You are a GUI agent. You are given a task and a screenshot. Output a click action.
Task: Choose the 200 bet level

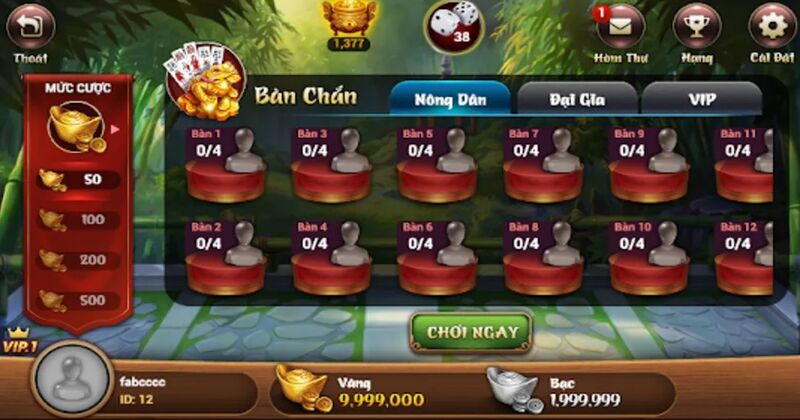79,260
